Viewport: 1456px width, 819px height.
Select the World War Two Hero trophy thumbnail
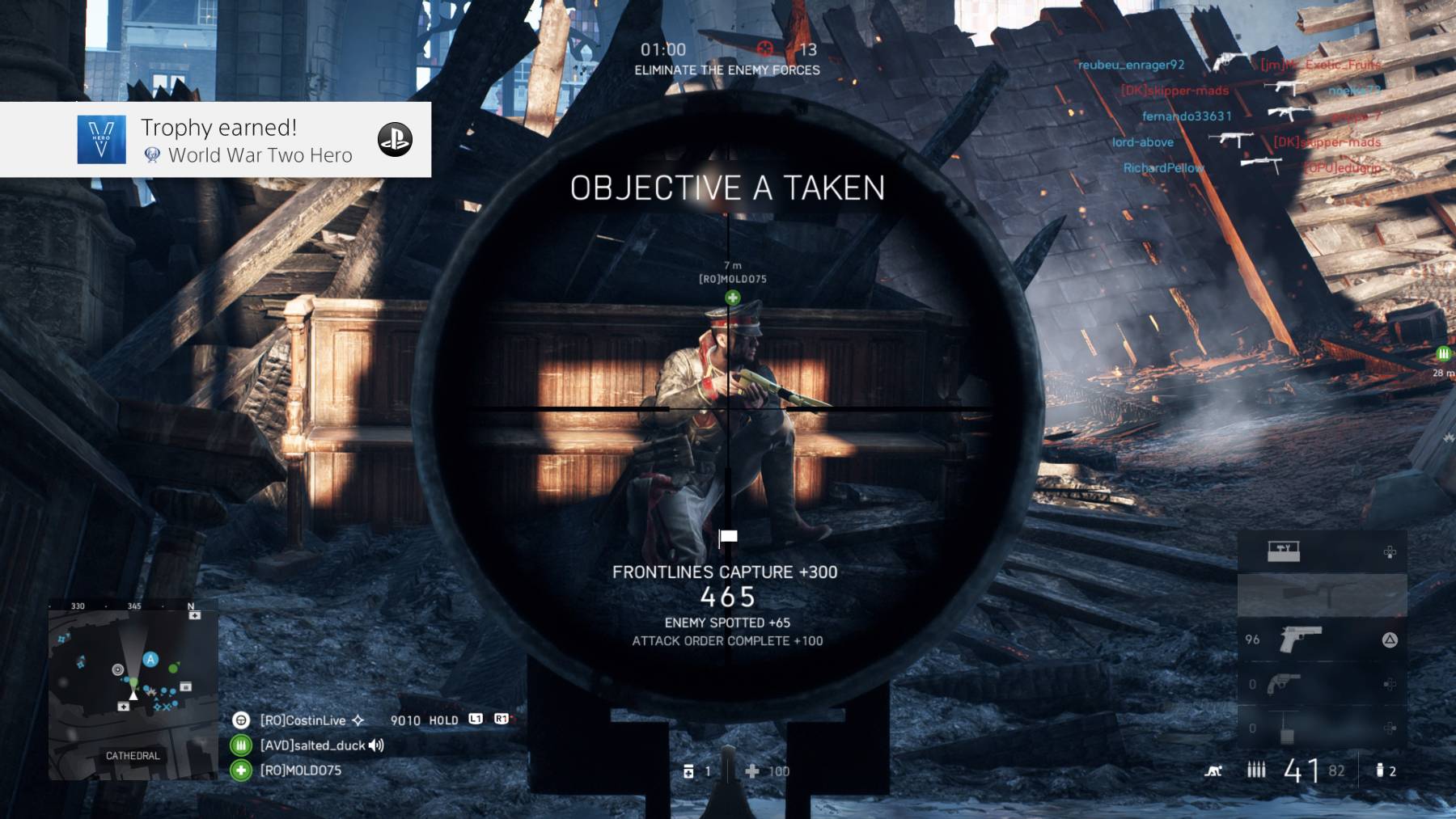(x=101, y=140)
